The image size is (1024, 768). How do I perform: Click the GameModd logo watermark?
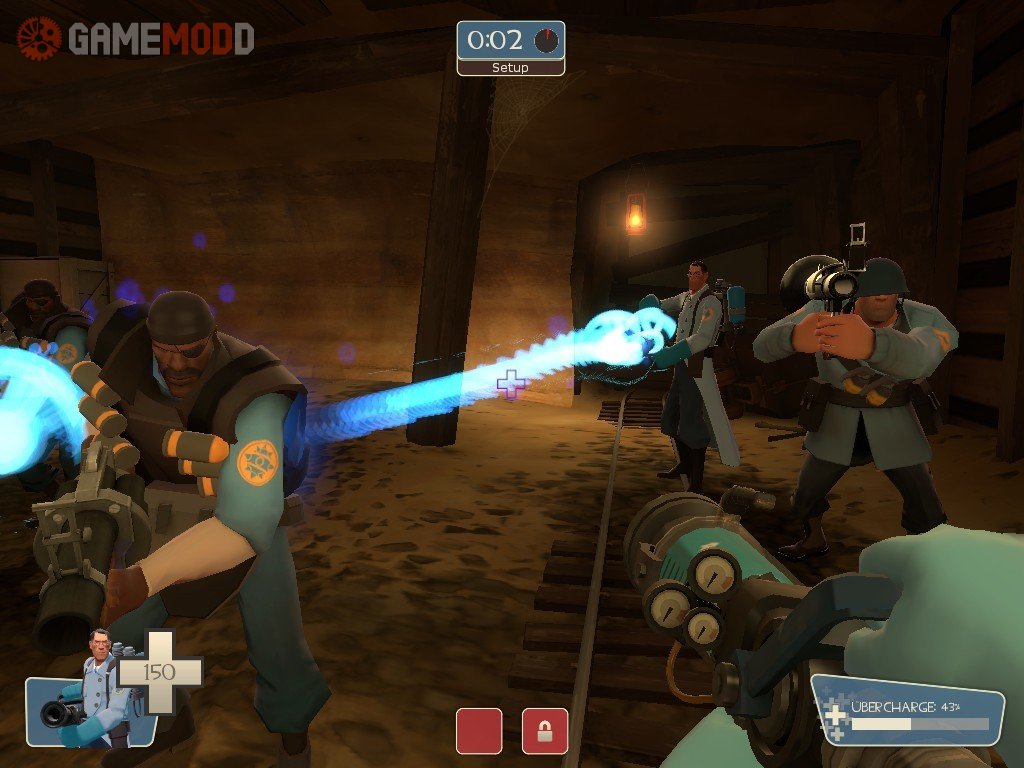click(135, 39)
